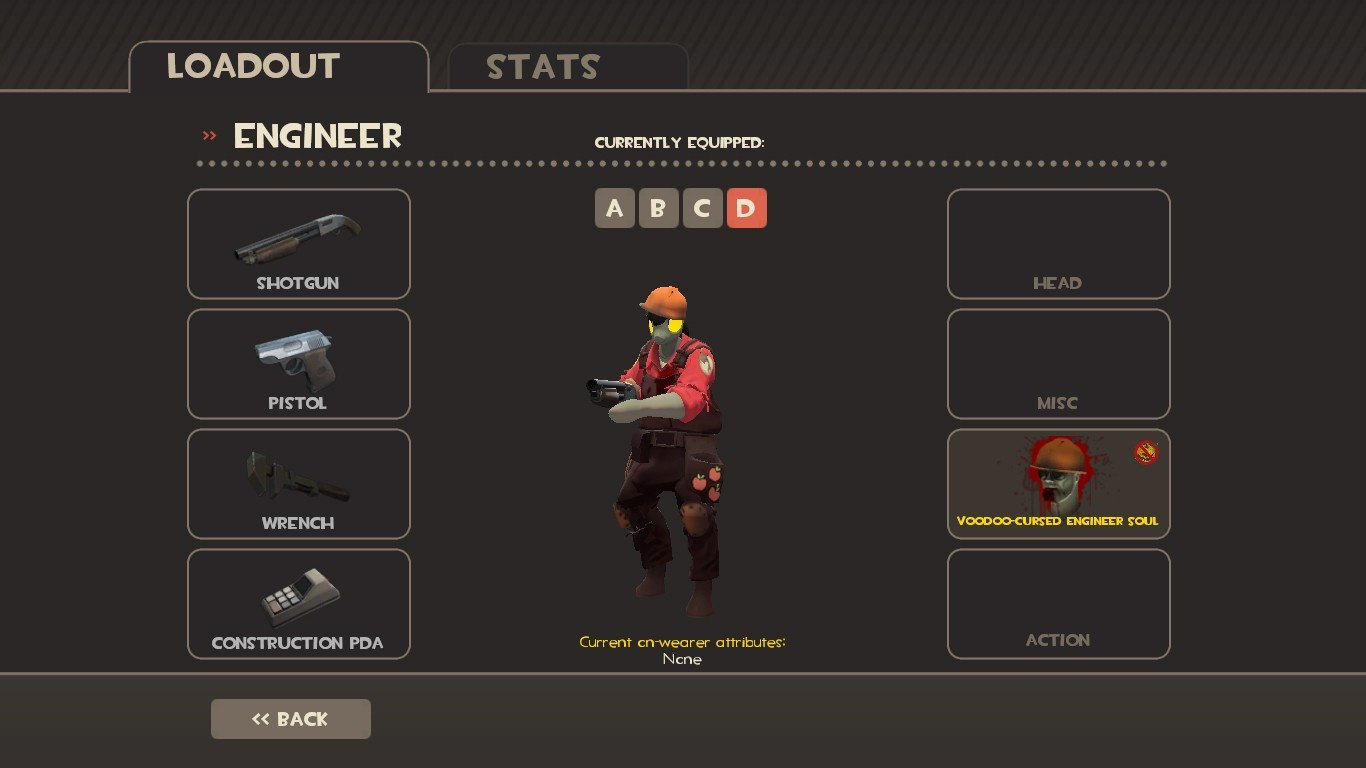The image size is (1366, 768).
Task: Open the Shotgun weapon slot
Action: [x=299, y=244]
